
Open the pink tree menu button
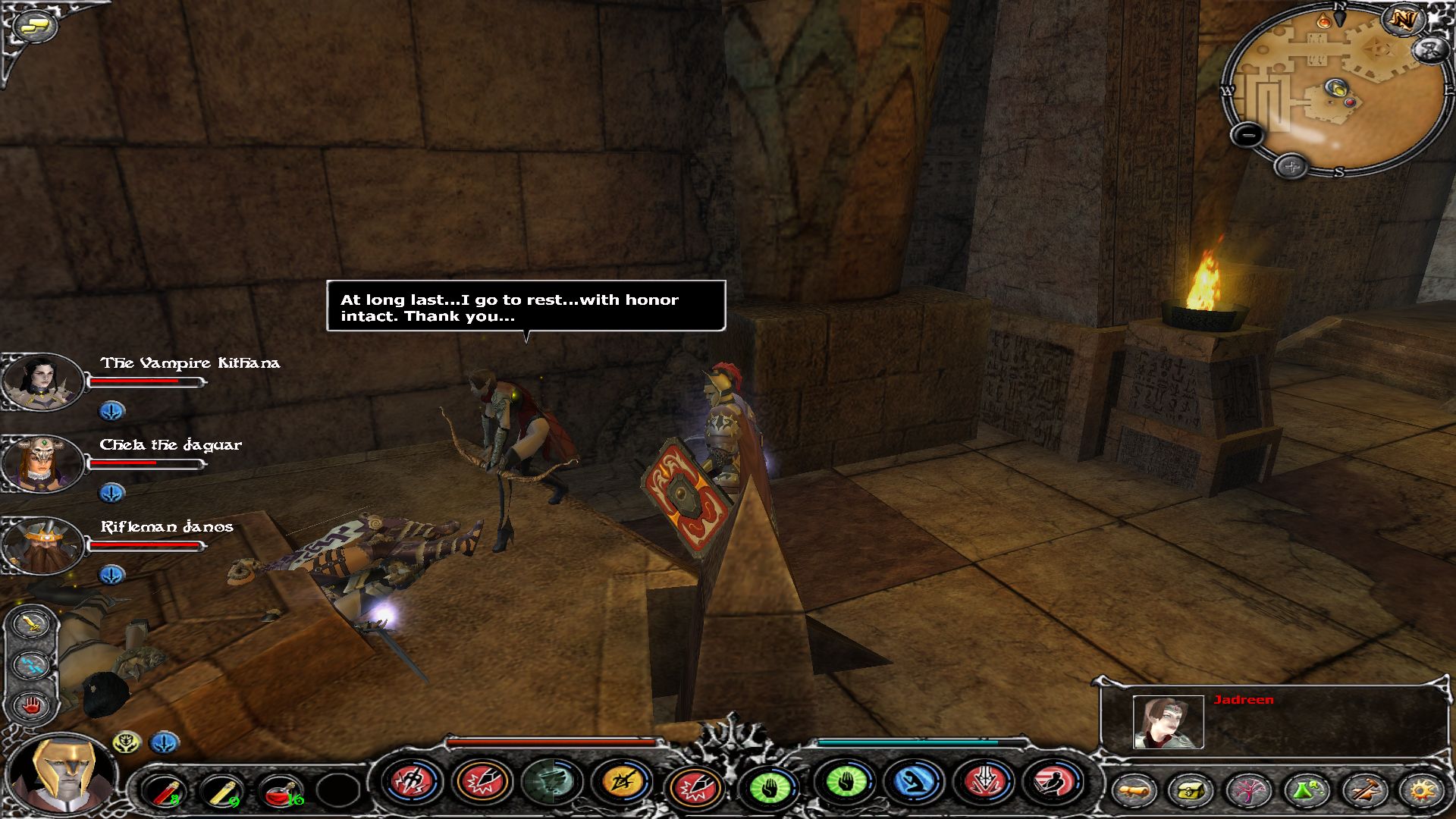tap(1247, 791)
